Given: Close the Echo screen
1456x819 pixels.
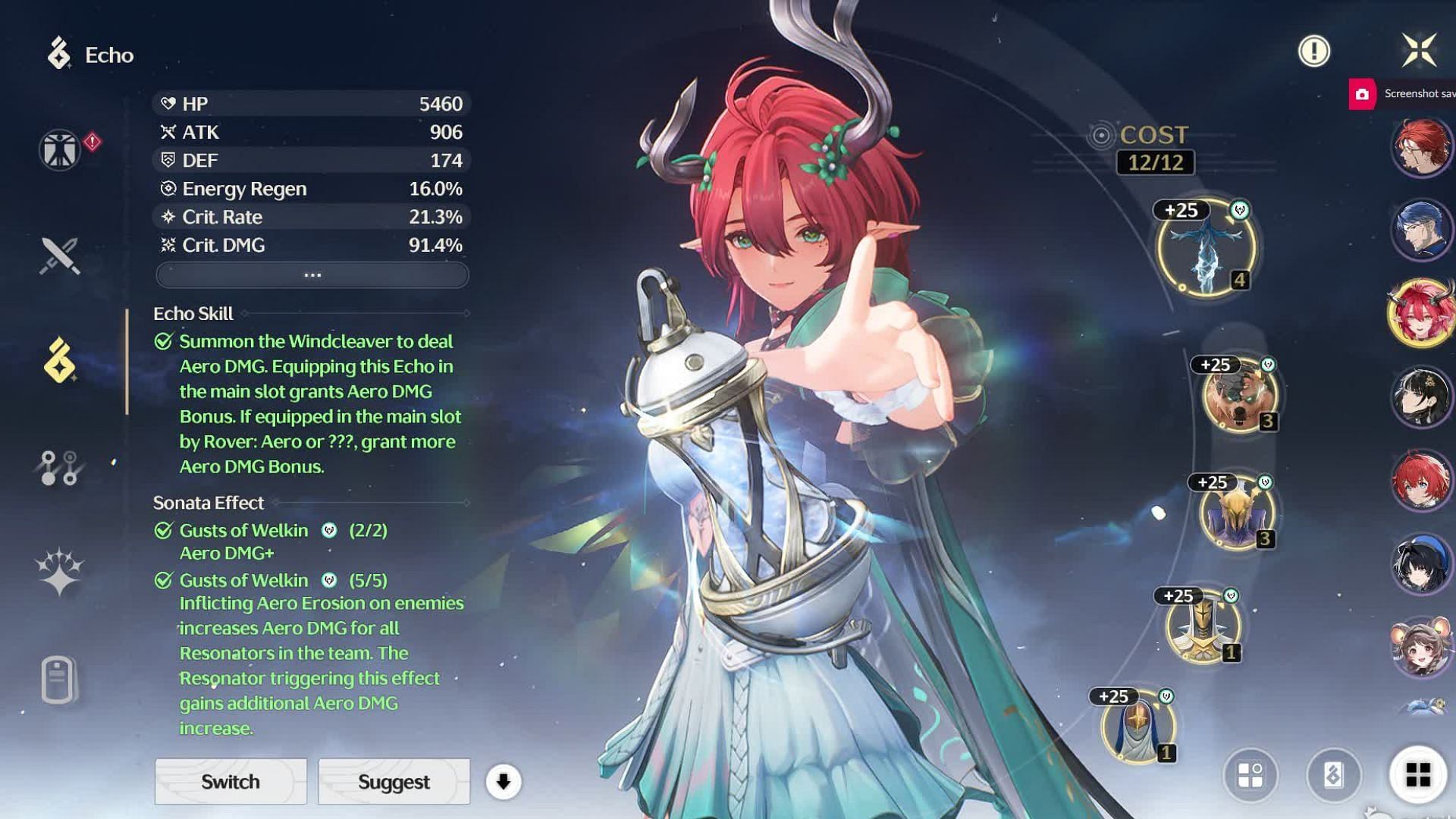Looking at the screenshot, I should pyautogui.click(x=1419, y=51).
